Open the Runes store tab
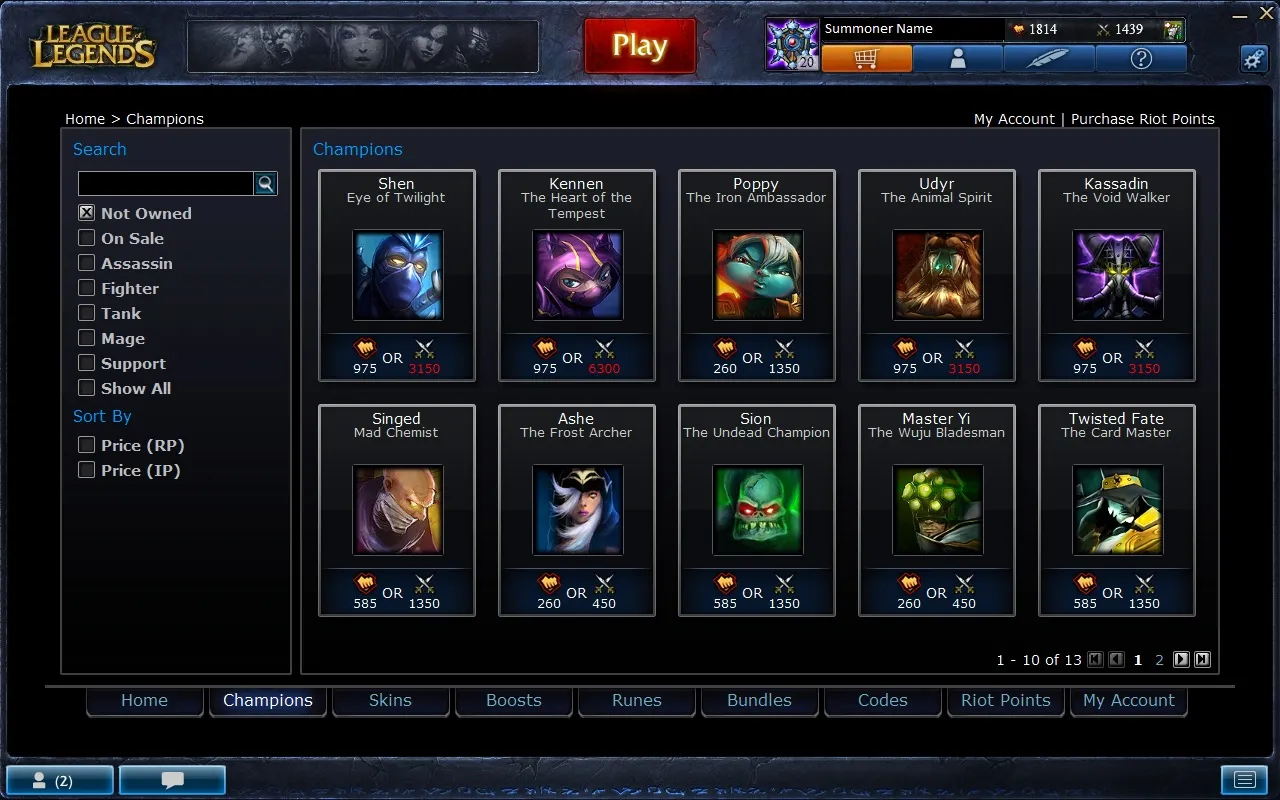This screenshot has width=1280, height=800. [x=637, y=701]
